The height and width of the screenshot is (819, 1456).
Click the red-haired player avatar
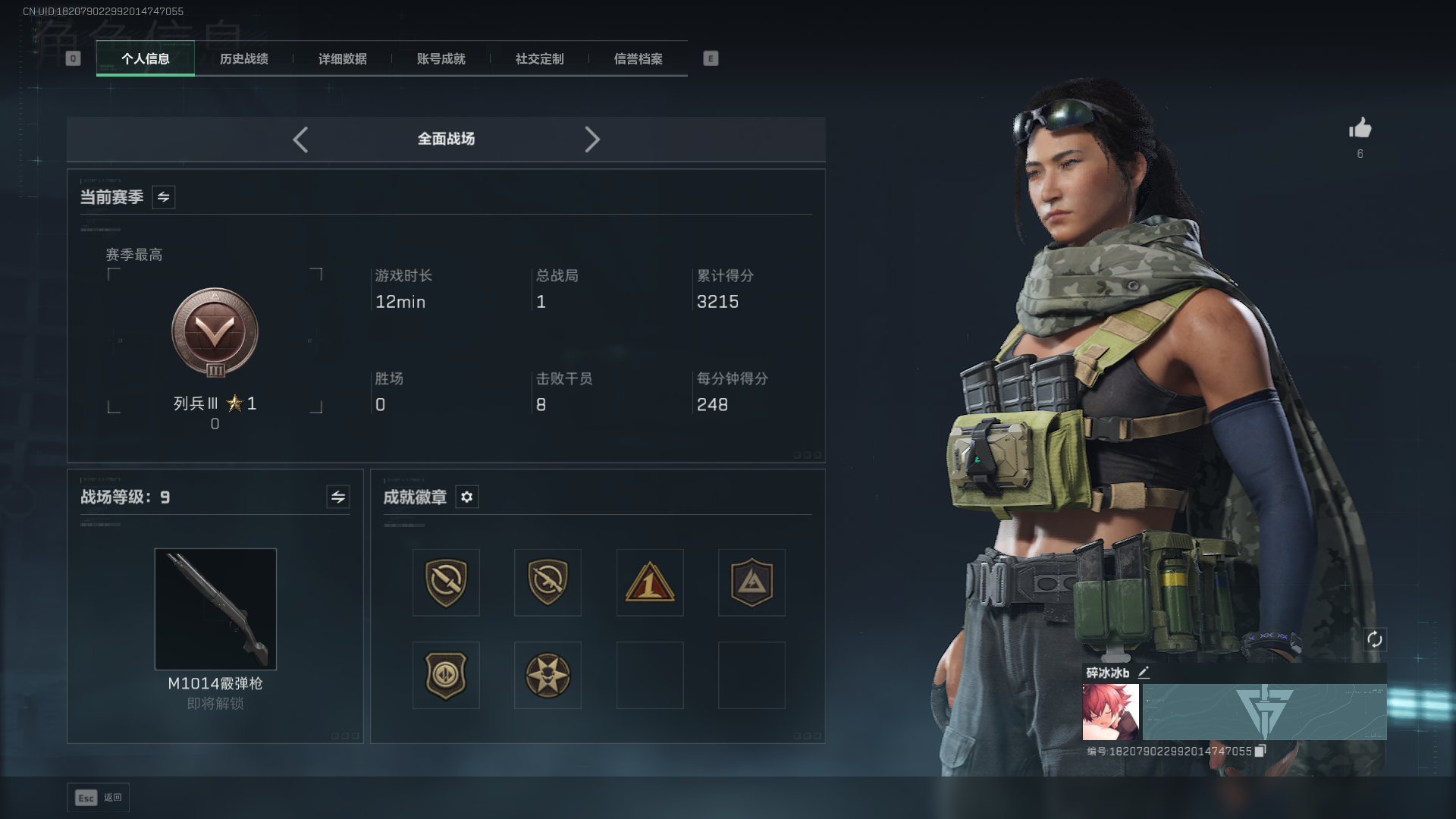1110,712
